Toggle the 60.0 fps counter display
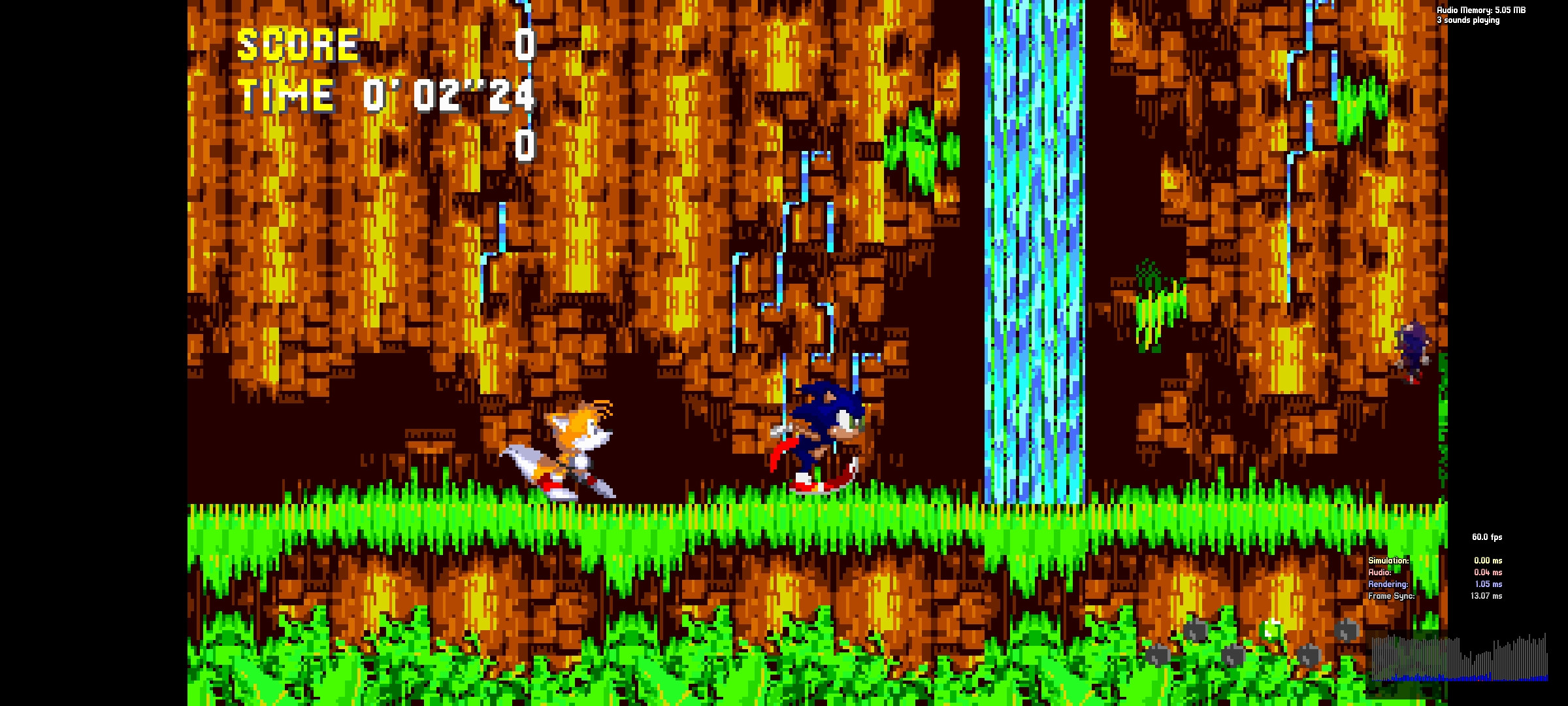Image resolution: width=1568 pixels, height=706 pixels. (1486, 537)
